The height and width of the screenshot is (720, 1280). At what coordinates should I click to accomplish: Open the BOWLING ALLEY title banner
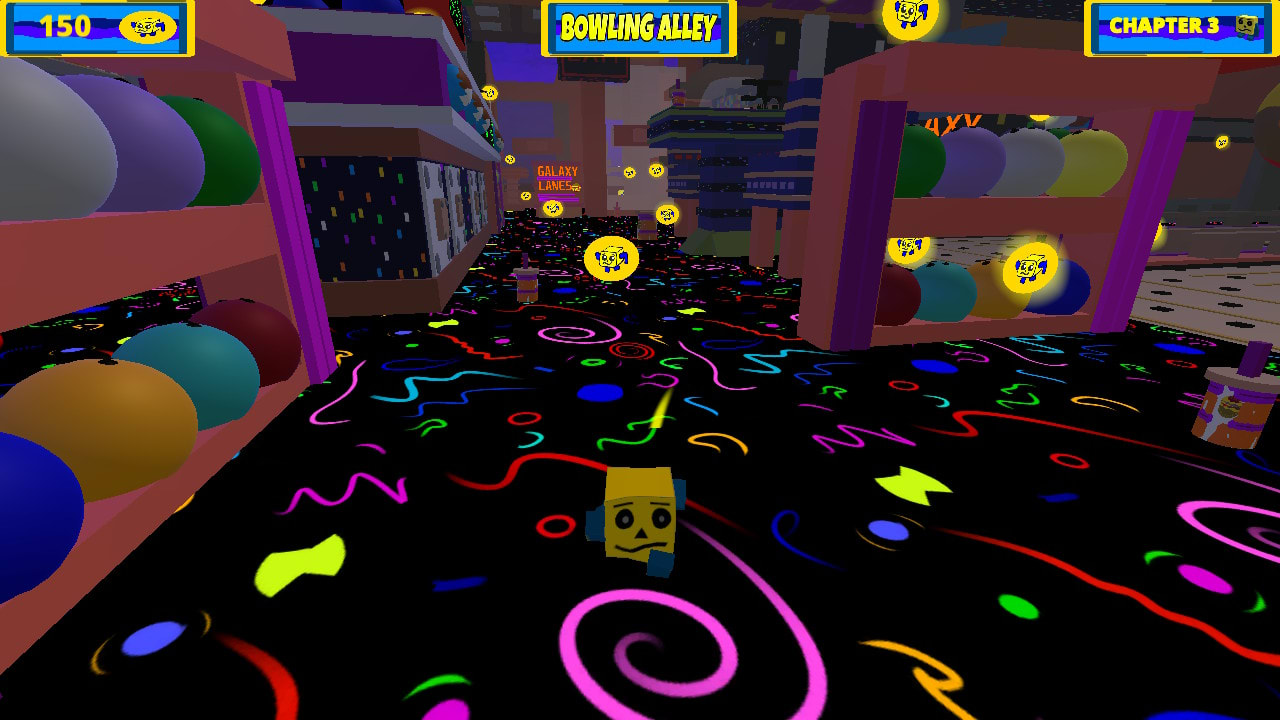[x=640, y=28]
